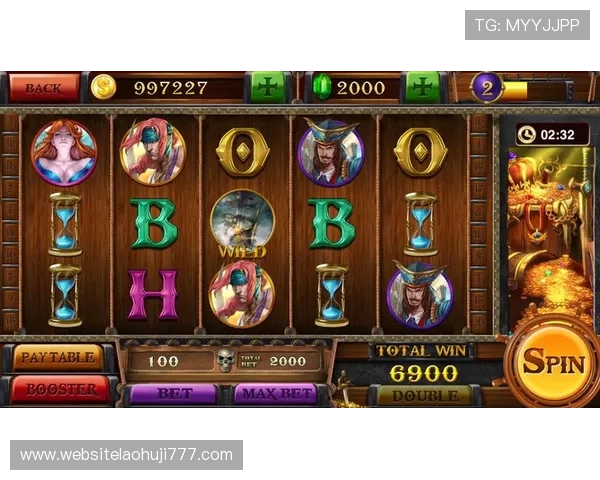Buy gems with the plus beside the gem balance
The image size is (600, 480).
[422, 87]
